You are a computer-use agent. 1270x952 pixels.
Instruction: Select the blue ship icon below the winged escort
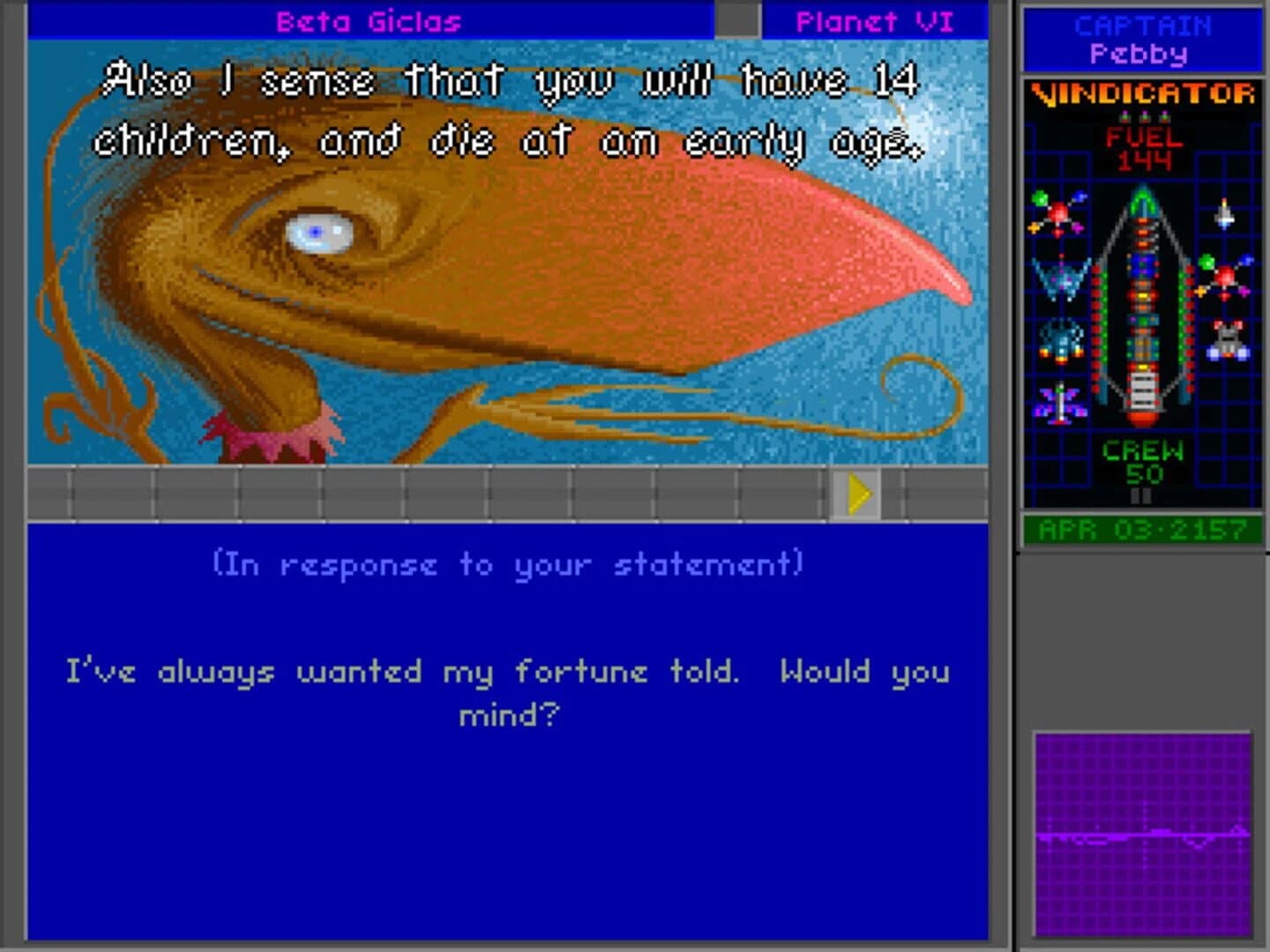coord(1060,342)
